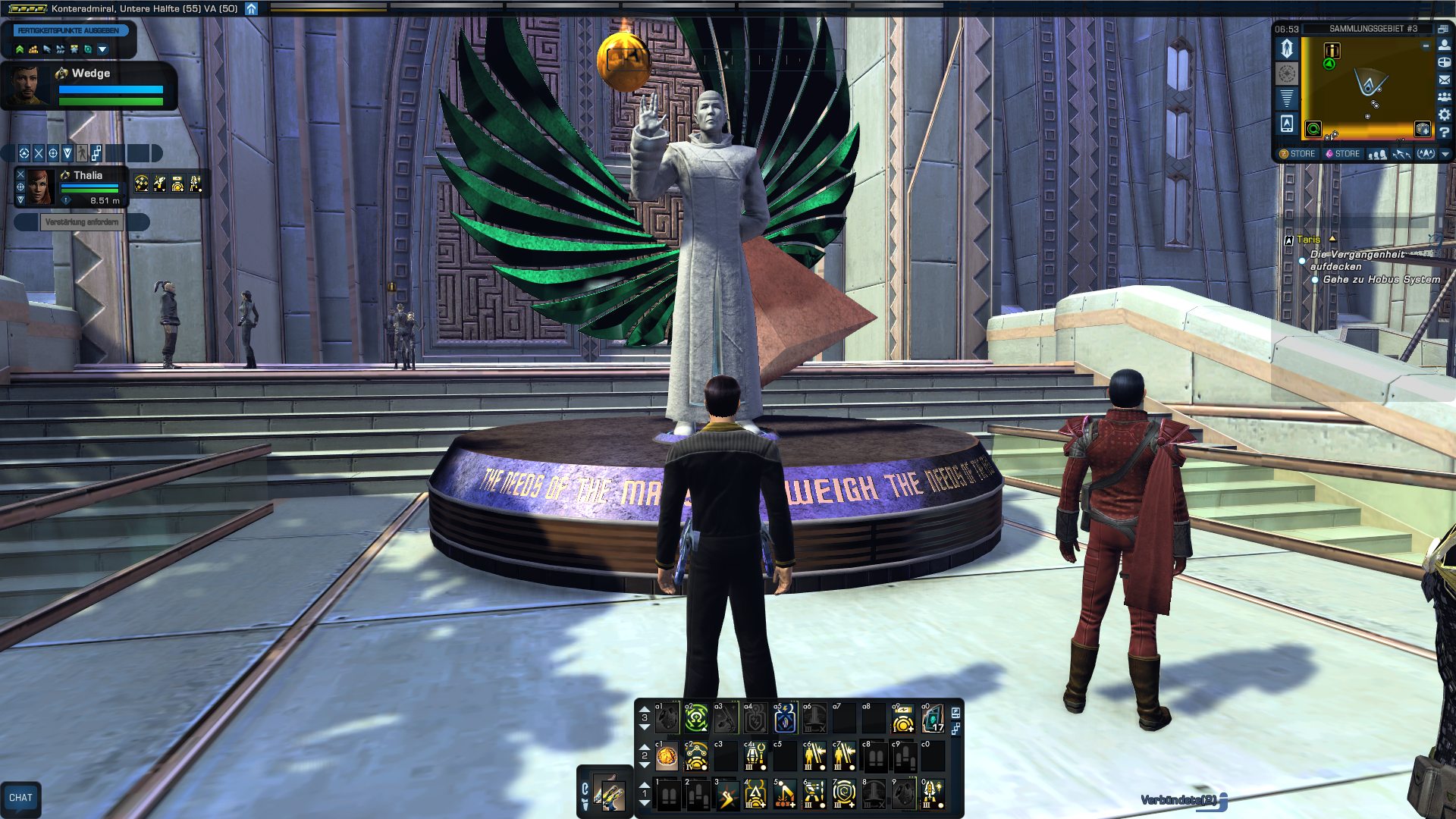The height and width of the screenshot is (819, 1456).
Task: Trigger the lightning strike ability in slot 3
Action: point(726,795)
